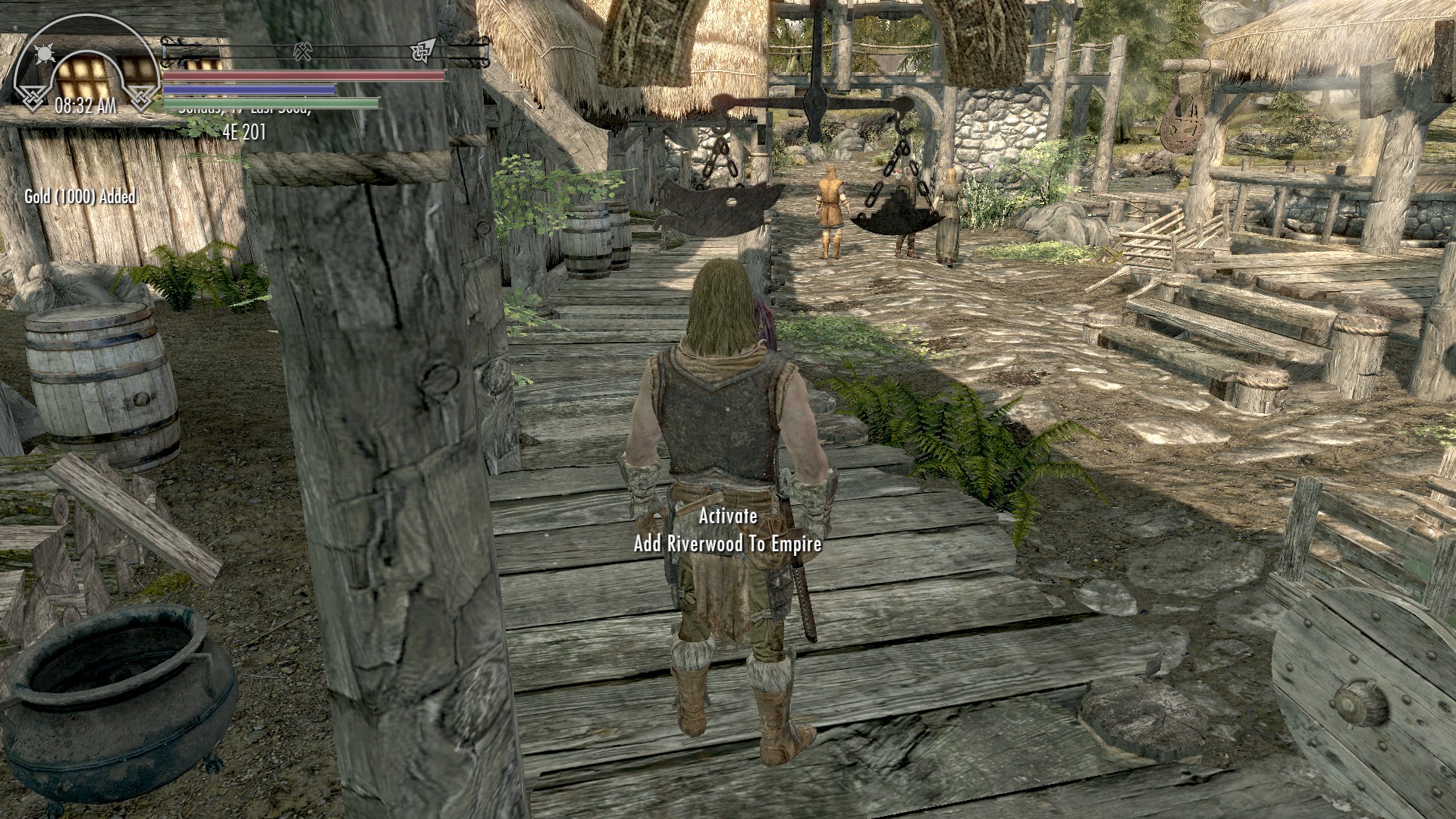Select the blacksmith forge marker on the compass
This screenshot has height=819, width=1456.
pyautogui.click(x=303, y=51)
